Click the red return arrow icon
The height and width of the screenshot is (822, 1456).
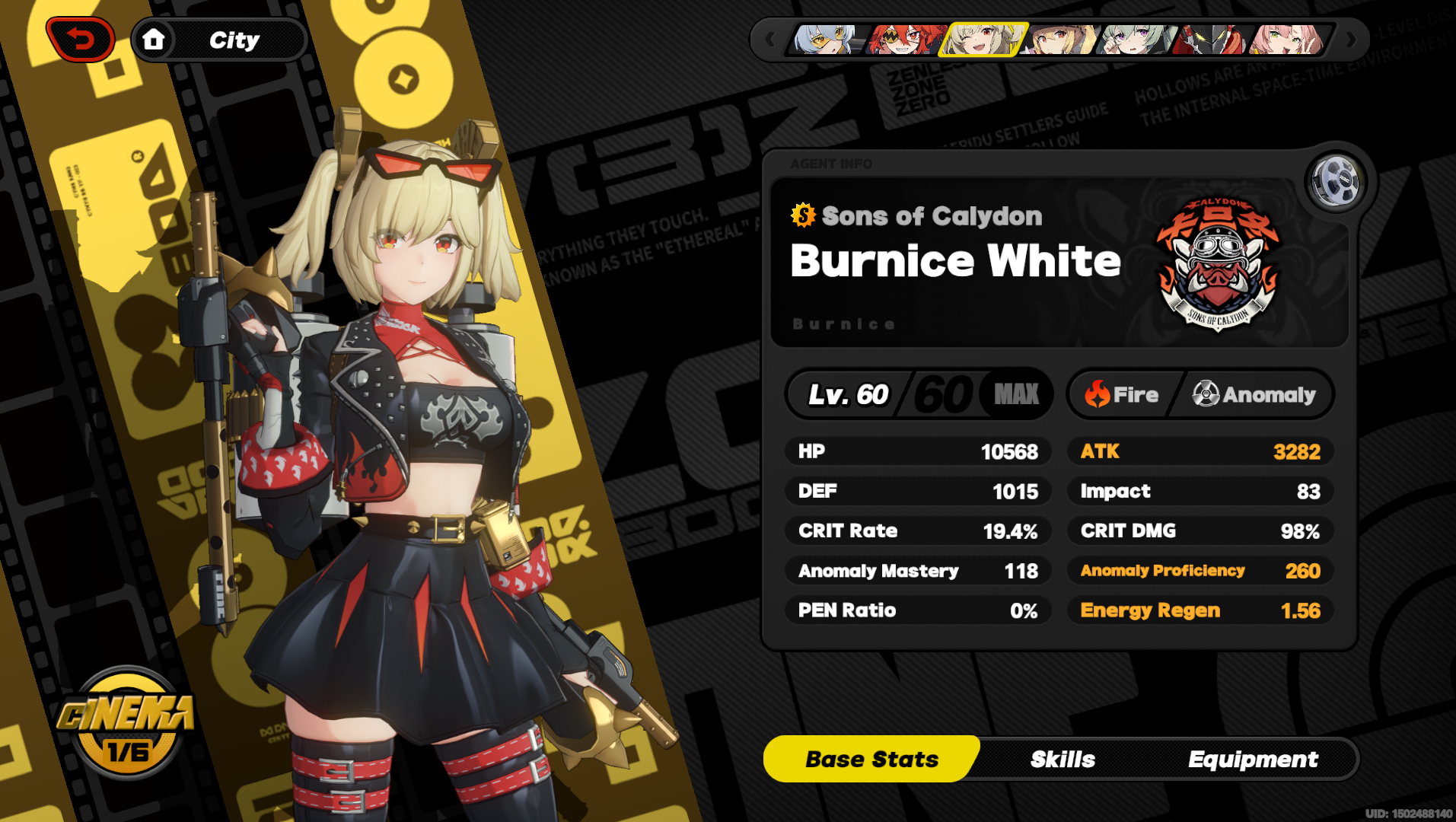(x=81, y=38)
